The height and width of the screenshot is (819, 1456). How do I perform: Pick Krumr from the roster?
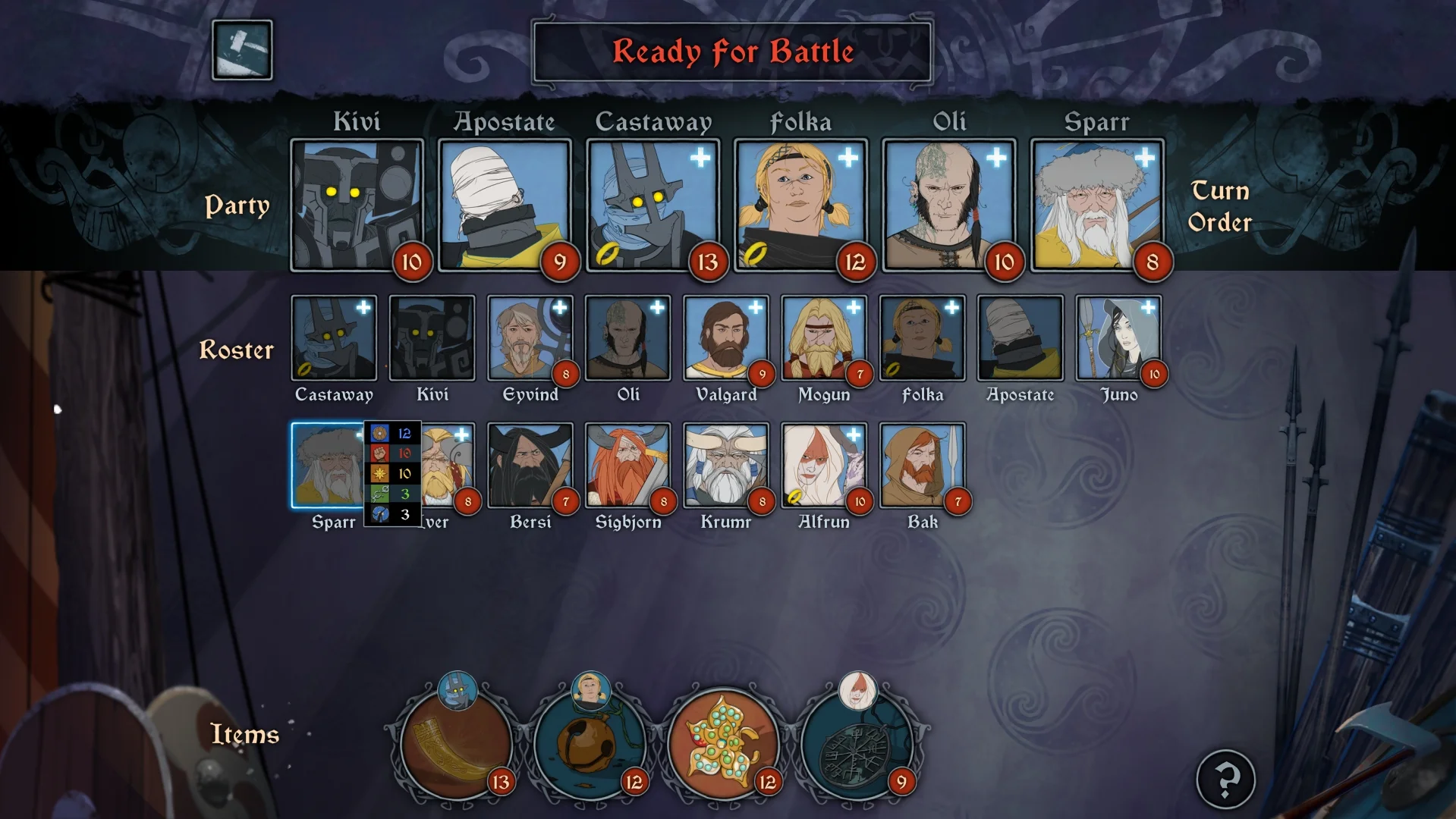[726, 466]
